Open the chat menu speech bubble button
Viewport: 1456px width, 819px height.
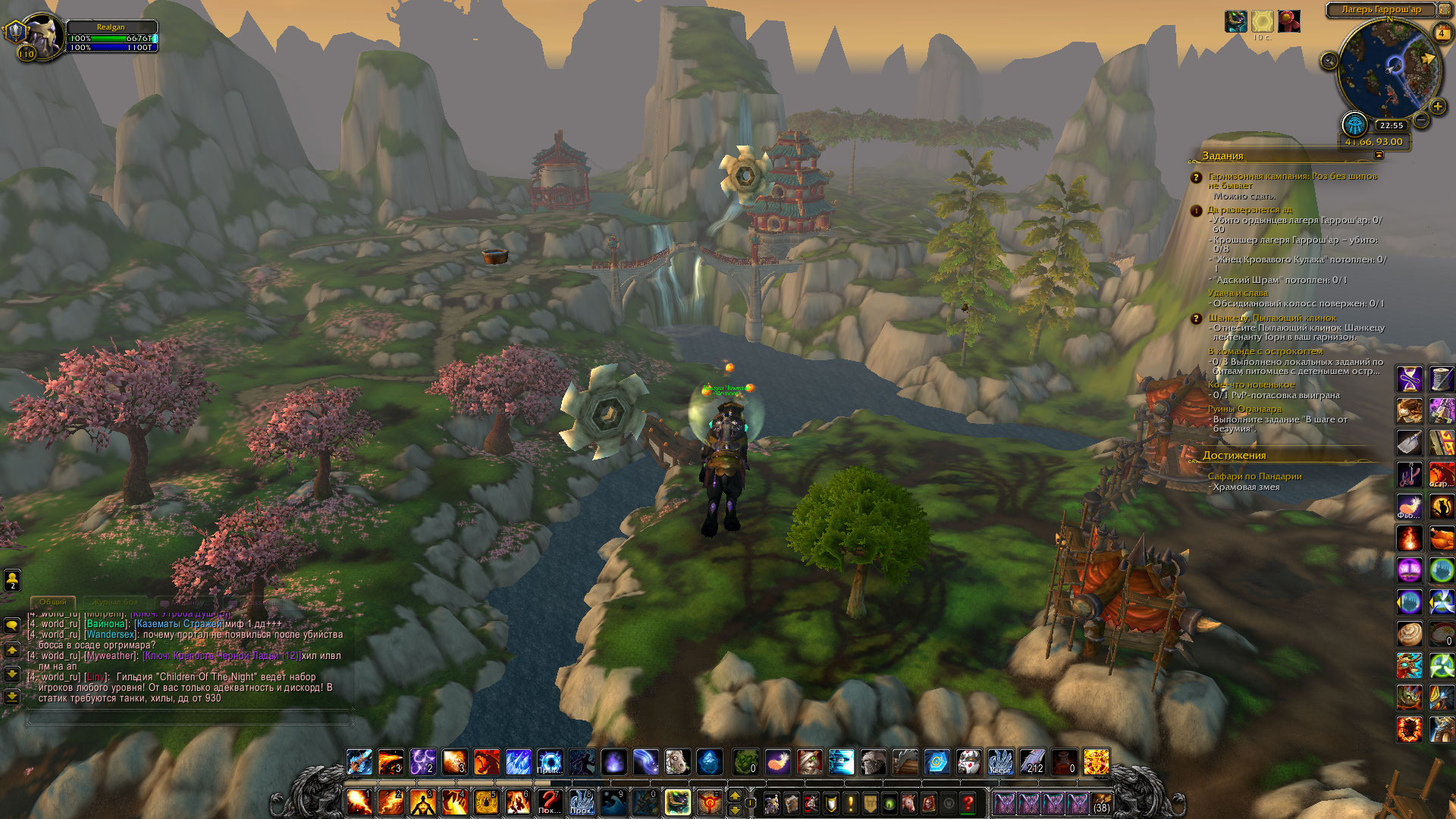[12, 626]
